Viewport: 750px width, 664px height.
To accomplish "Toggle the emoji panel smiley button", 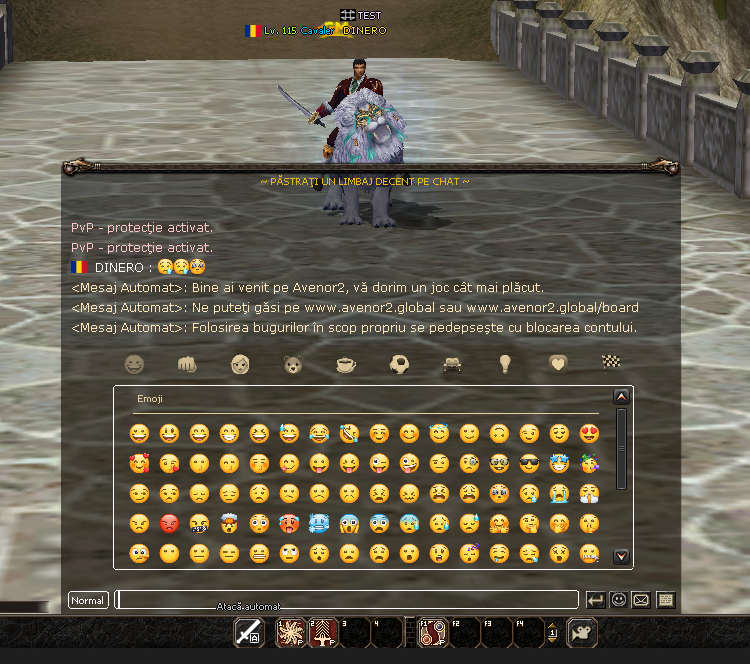I will (619, 600).
